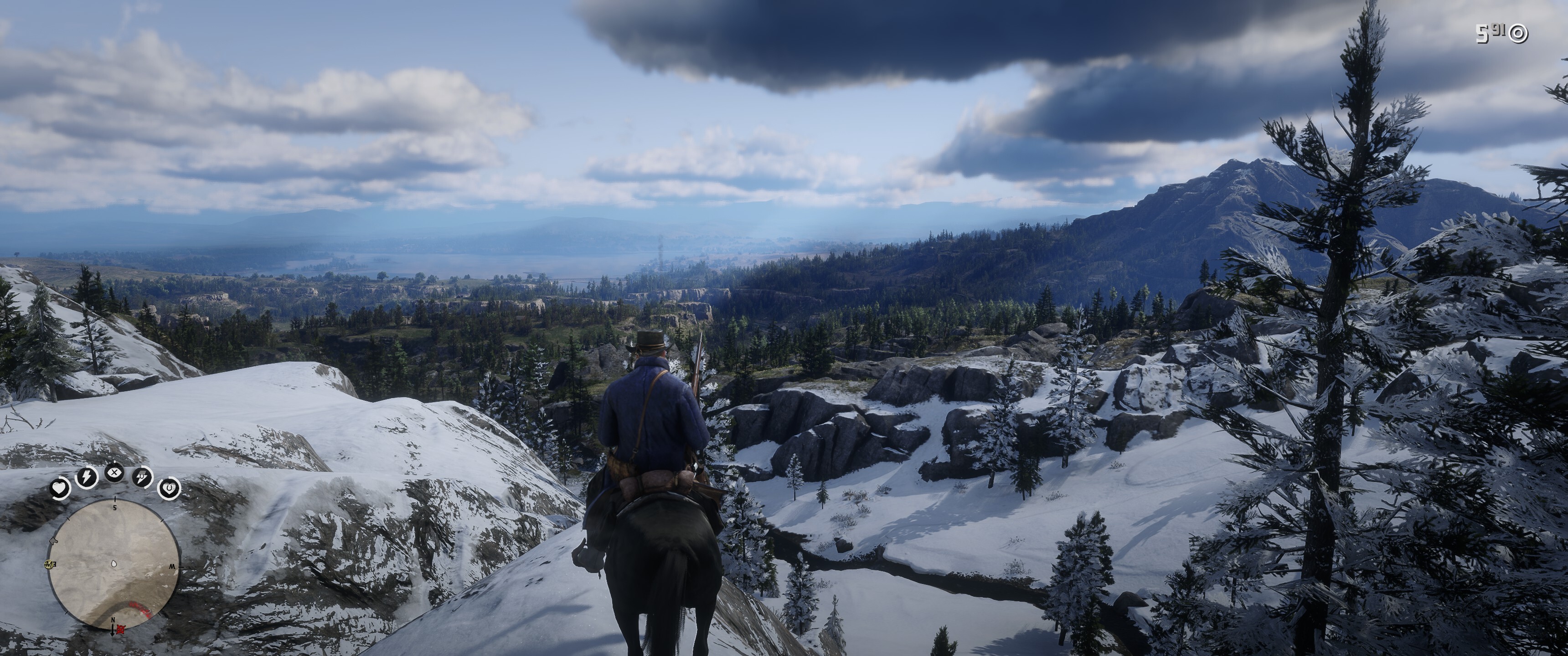Image resolution: width=1568 pixels, height=656 pixels.
Task: Select the horse stamina core icon
Action: point(142,477)
